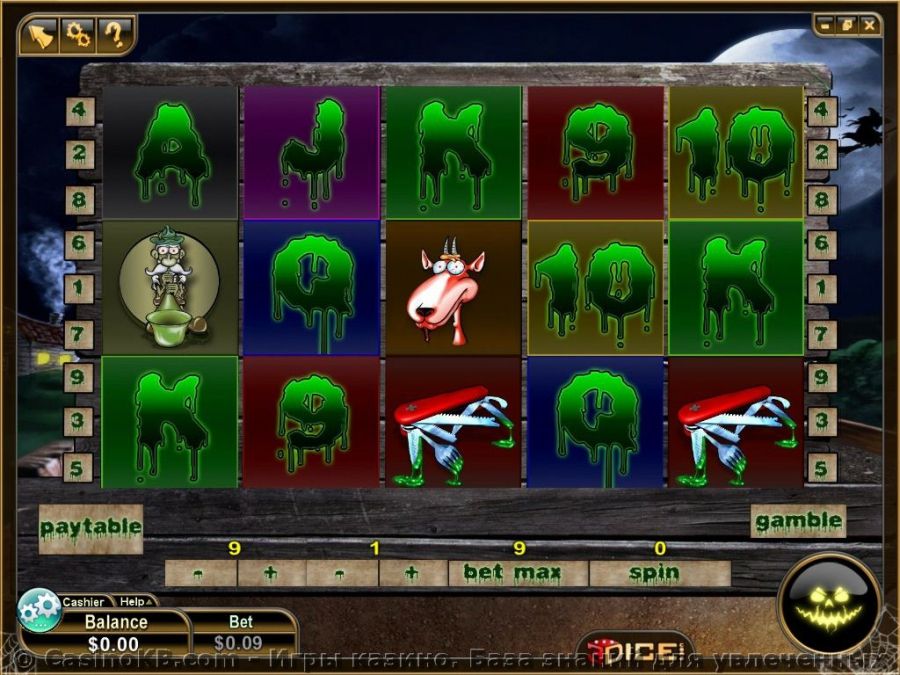Click the arrow cursor icon
This screenshot has height=675, width=900.
(38, 35)
